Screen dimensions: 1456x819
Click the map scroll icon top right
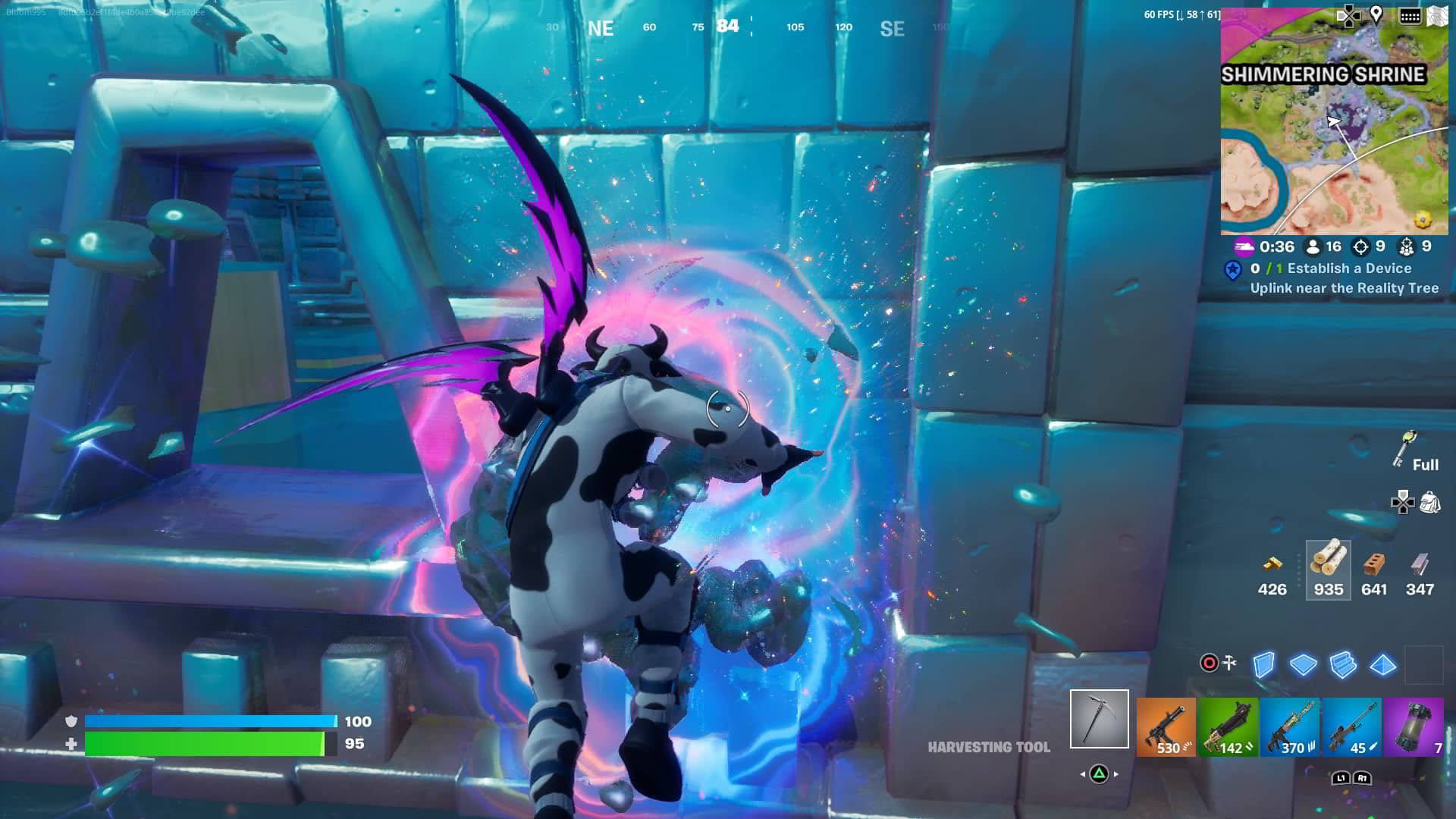pos(1438,14)
